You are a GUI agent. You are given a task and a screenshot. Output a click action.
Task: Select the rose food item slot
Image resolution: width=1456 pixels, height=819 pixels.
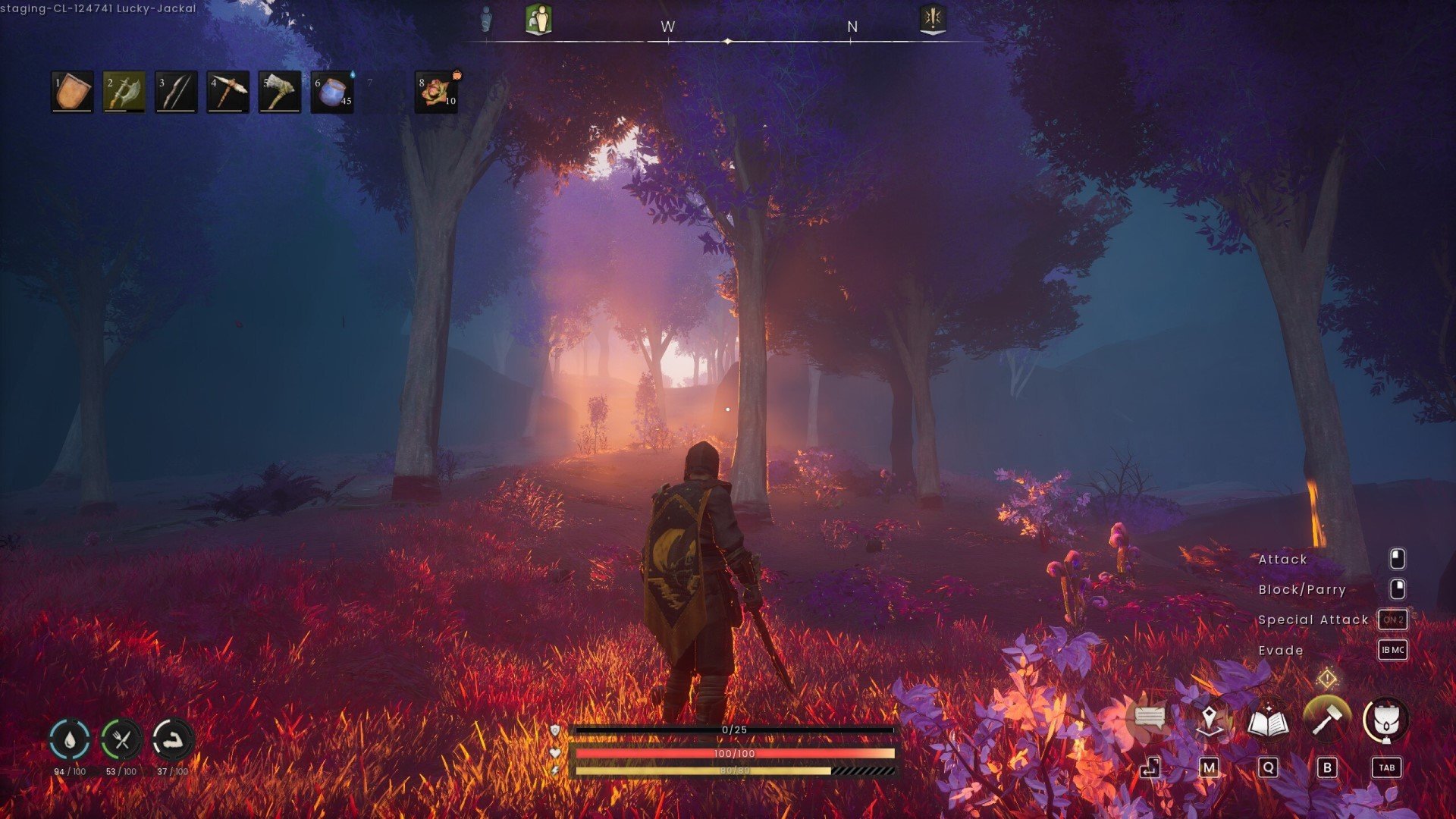436,92
